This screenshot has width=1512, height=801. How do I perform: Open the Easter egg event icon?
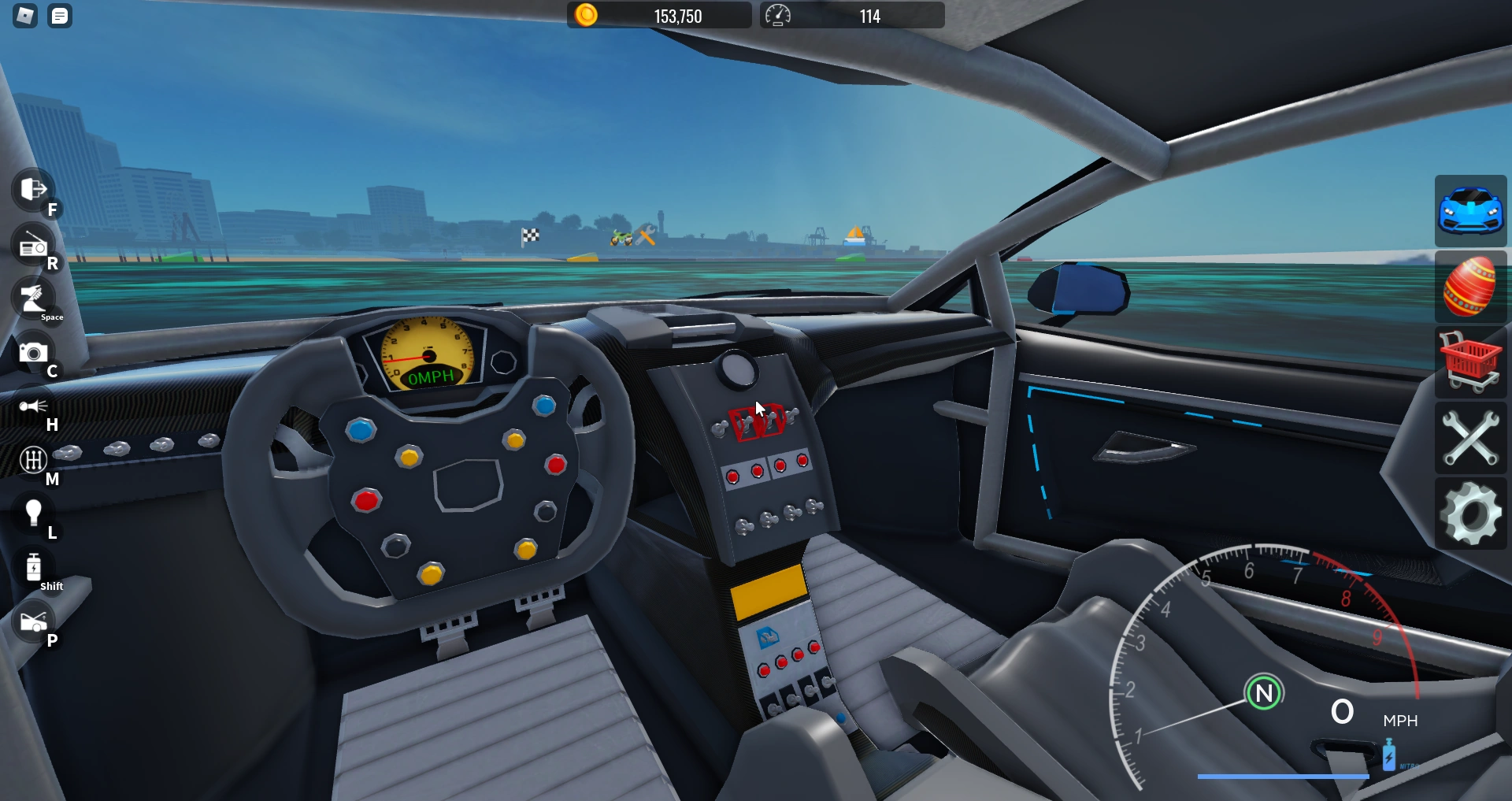tap(1472, 287)
